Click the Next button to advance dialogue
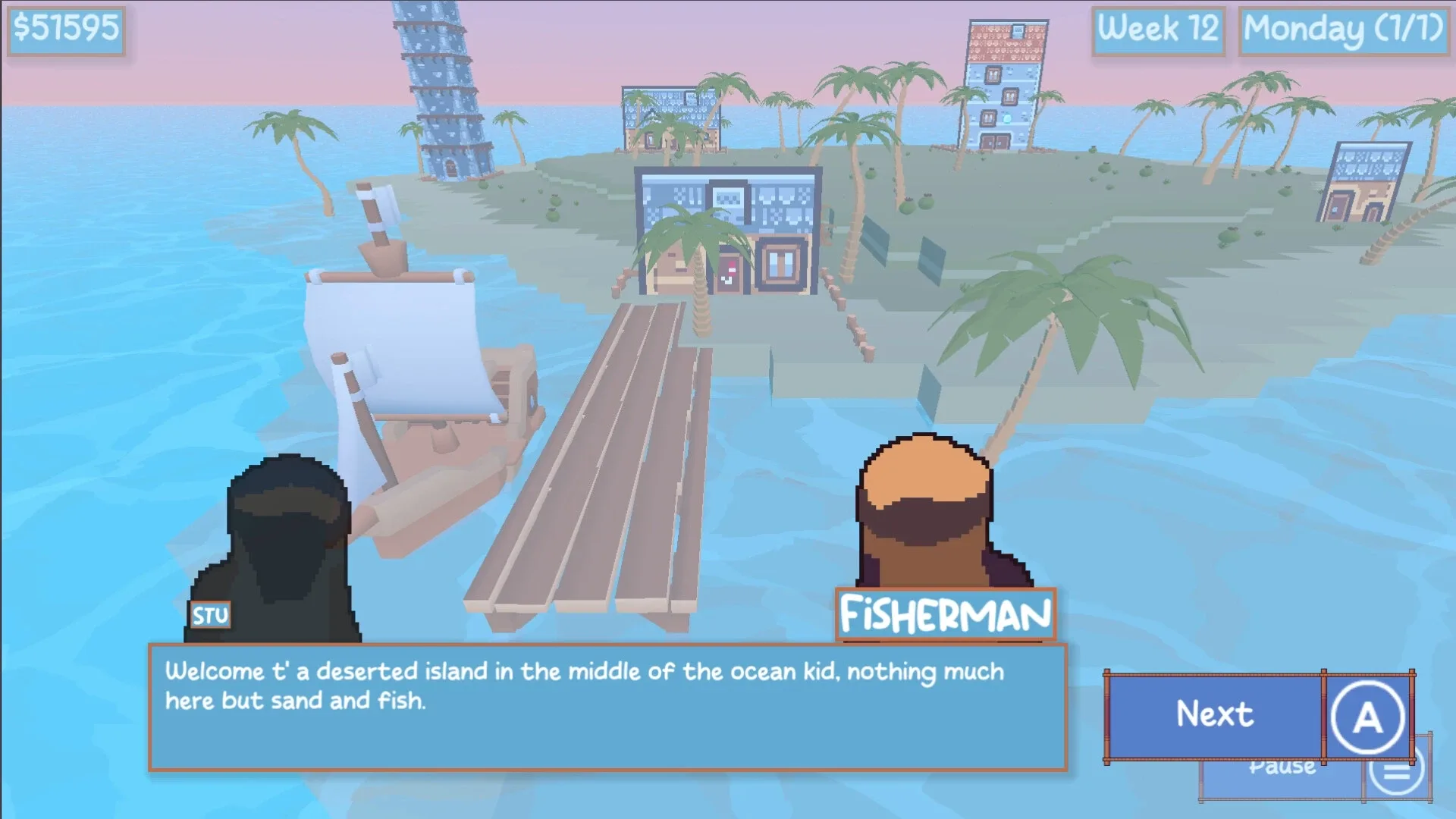The height and width of the screenshot is (819, 1456). [x=1213, y=714]
